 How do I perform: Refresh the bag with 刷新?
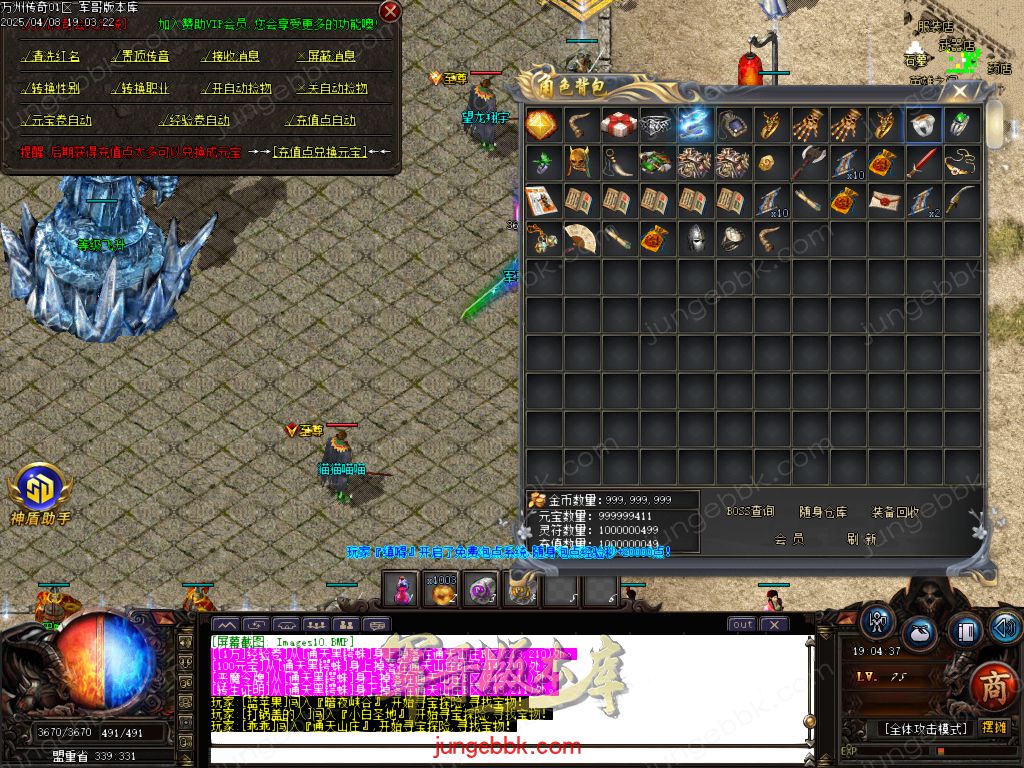[x=861, y=538]
